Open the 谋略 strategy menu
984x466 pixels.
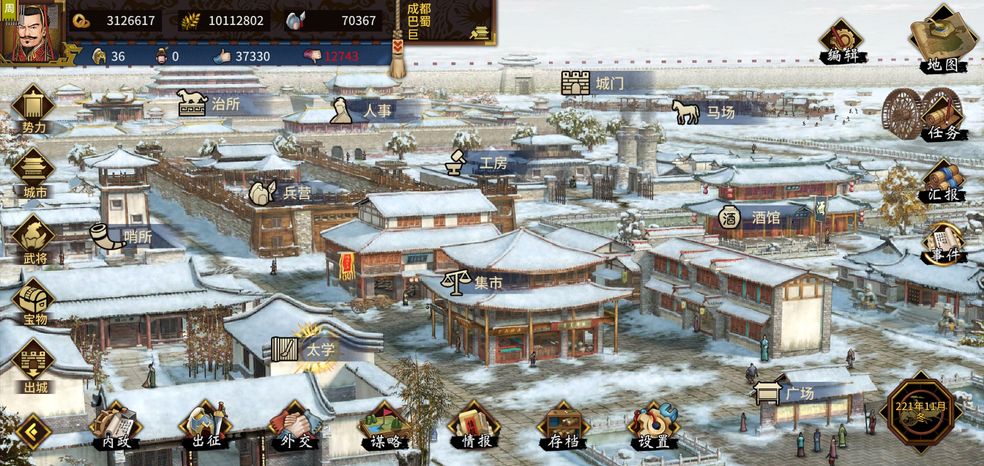point(384,424)
